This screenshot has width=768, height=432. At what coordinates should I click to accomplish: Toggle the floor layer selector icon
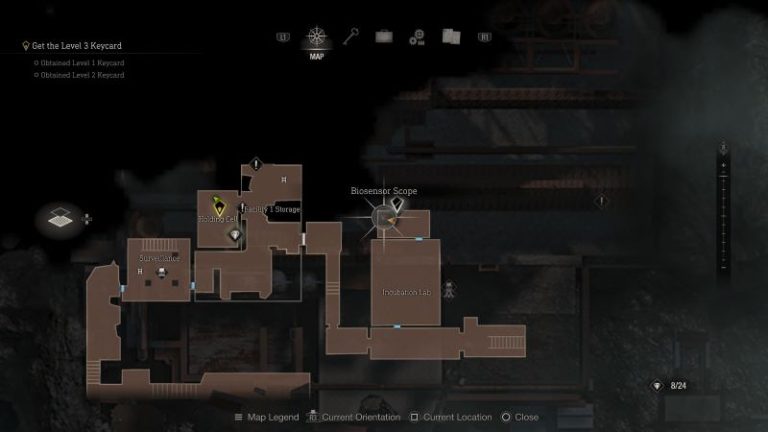[60, 217]
